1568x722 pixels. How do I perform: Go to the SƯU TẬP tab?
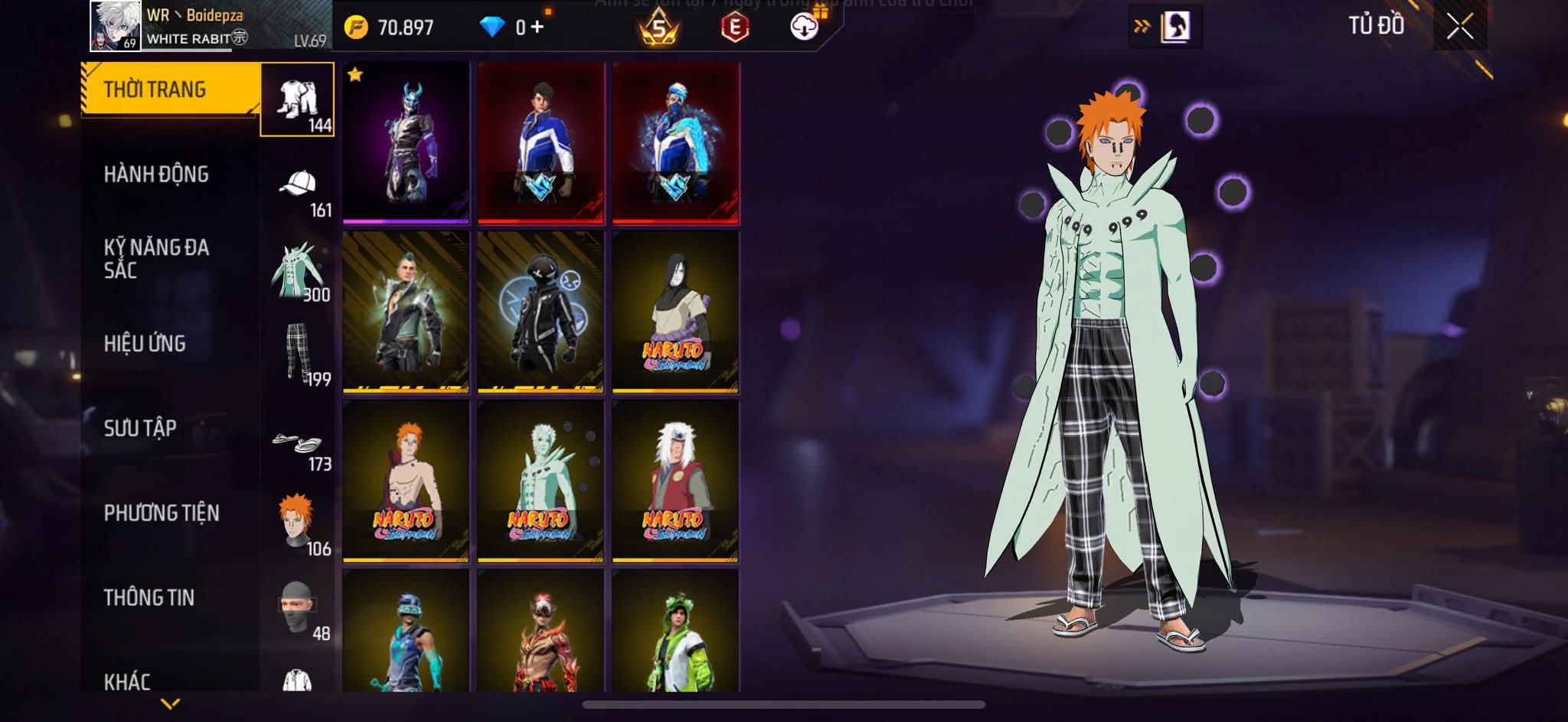pyautogui.click(x=140, y=428)
